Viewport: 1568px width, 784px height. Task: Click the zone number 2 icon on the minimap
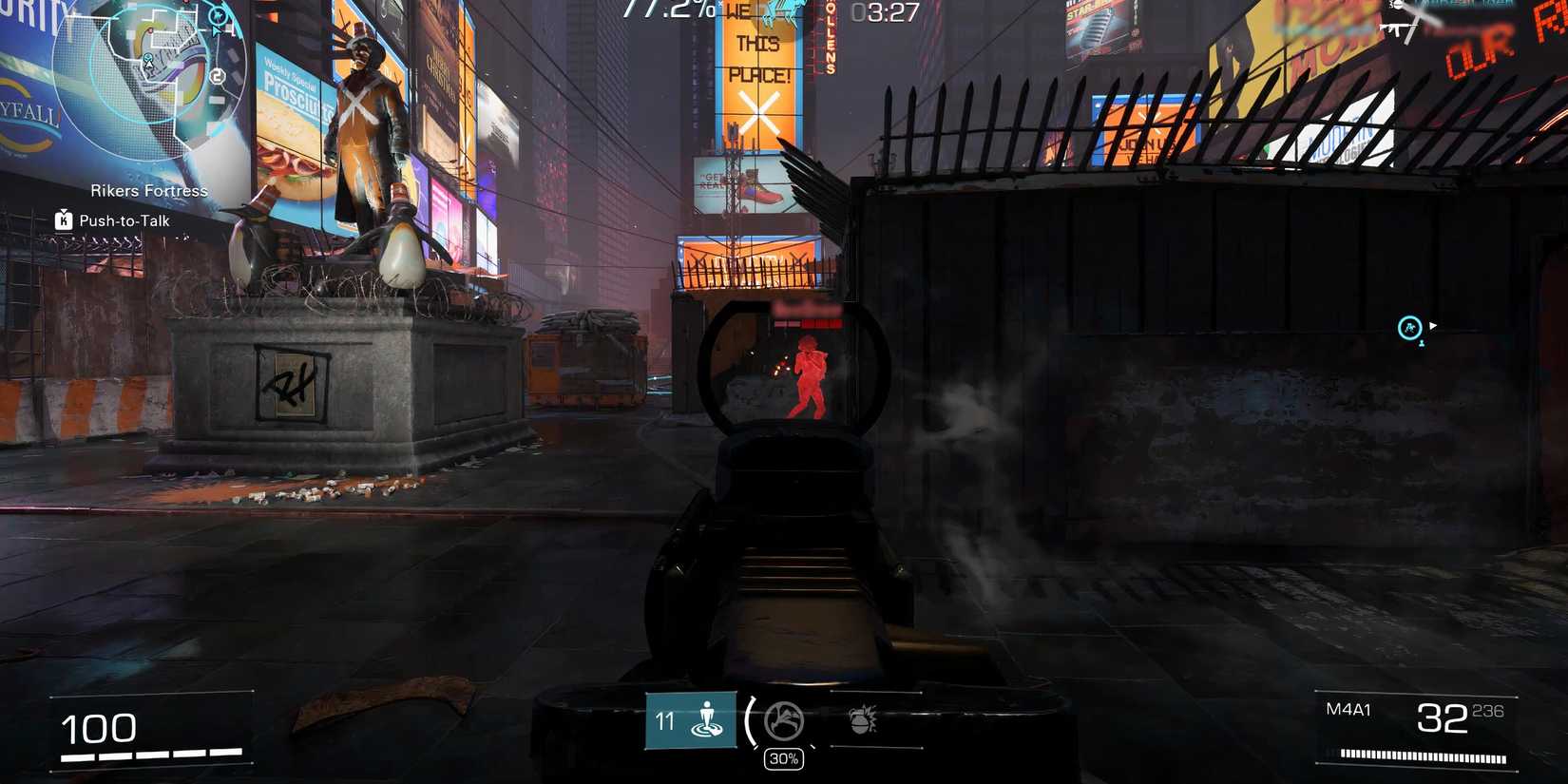217,76
